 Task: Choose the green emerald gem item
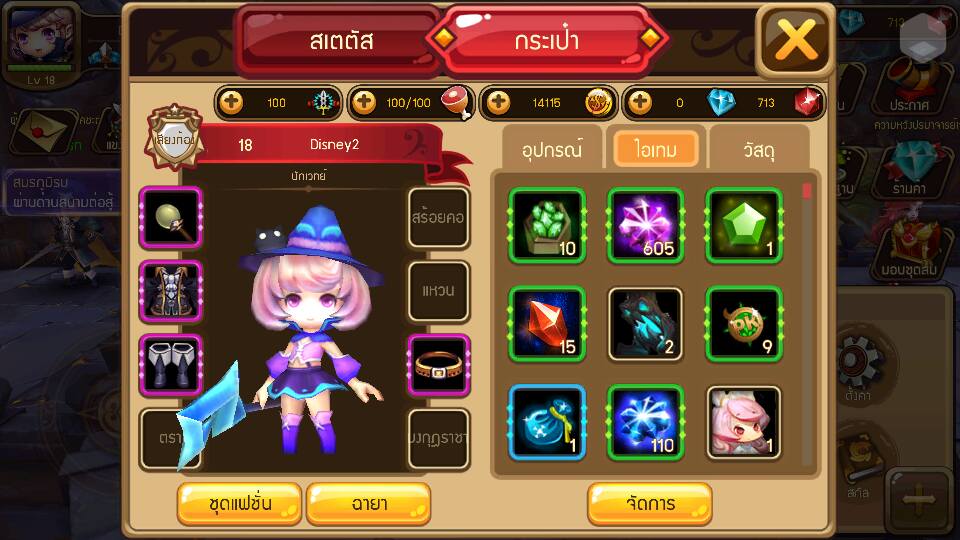(744, 225)
